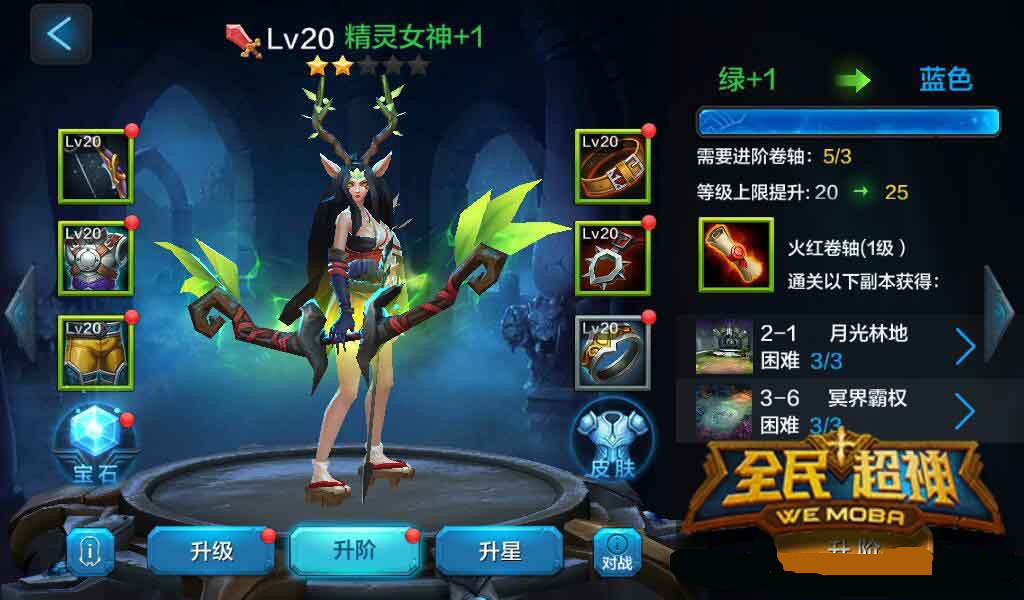Go back using the top-left arrow
Viewport: 1024px width, 600px height.
click(60, 34)
